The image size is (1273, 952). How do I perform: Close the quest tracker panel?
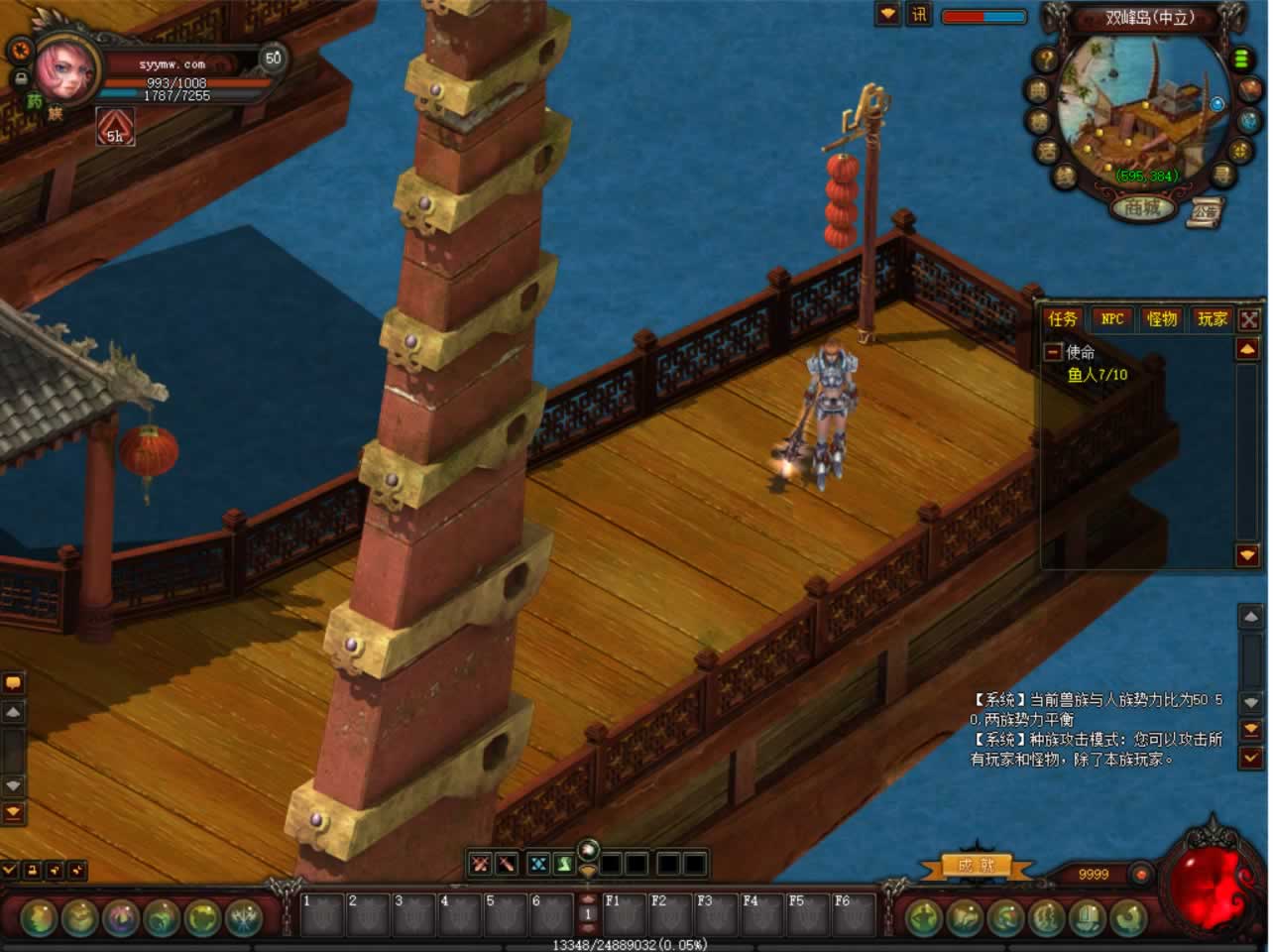pyautogui.click(x=1249, y=319)
